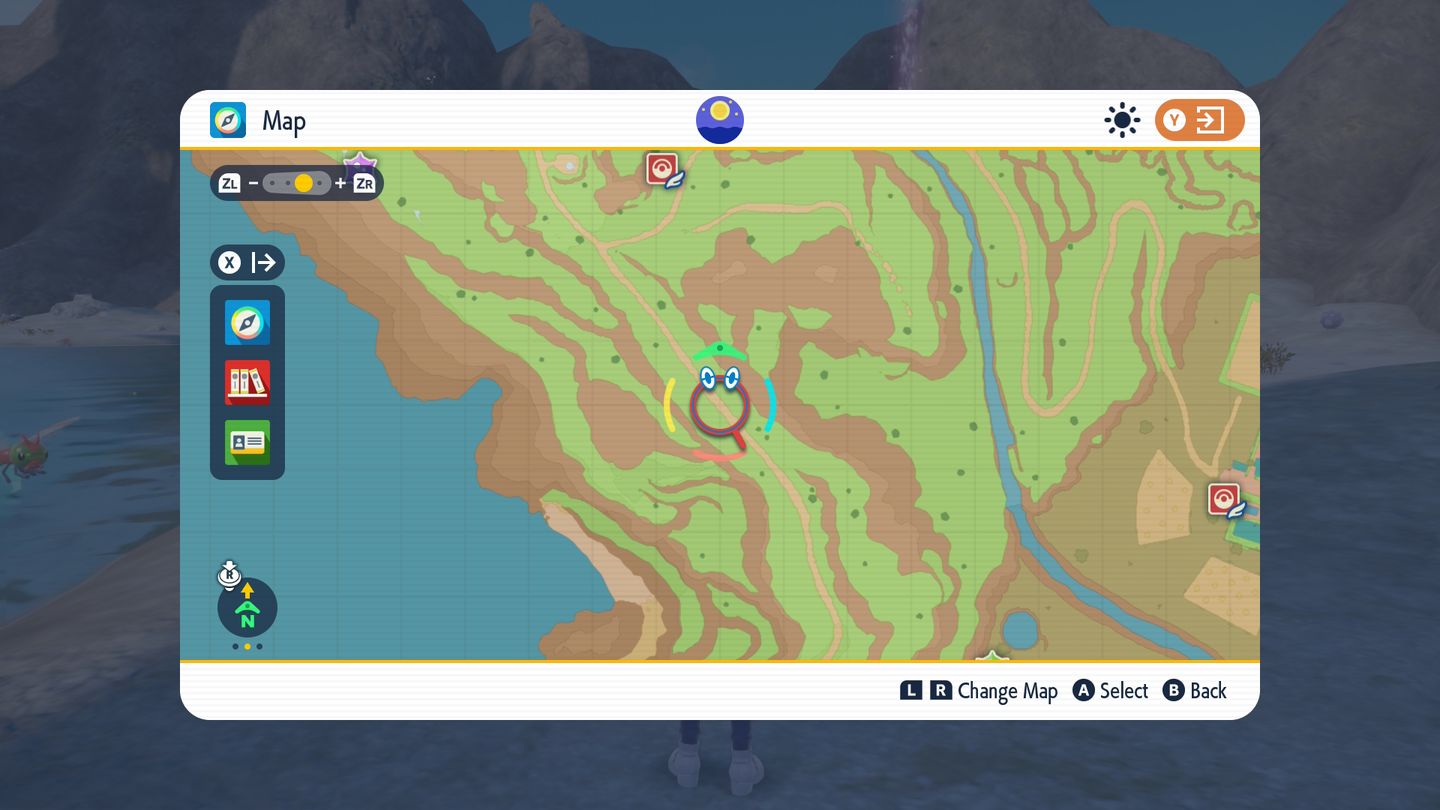Exit the map with the orange button

coord(1199,121)
